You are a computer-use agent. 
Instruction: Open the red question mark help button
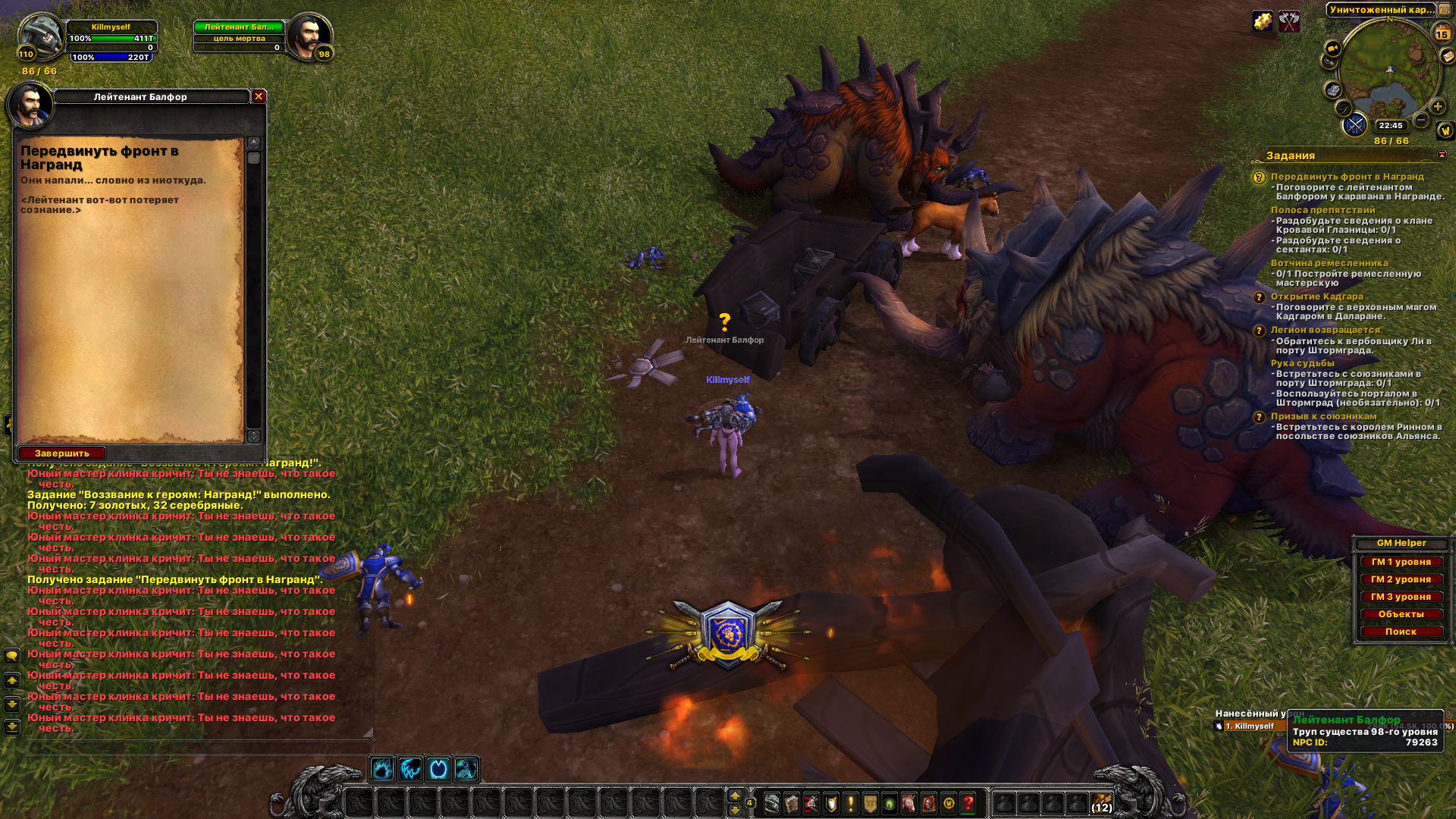968,803
